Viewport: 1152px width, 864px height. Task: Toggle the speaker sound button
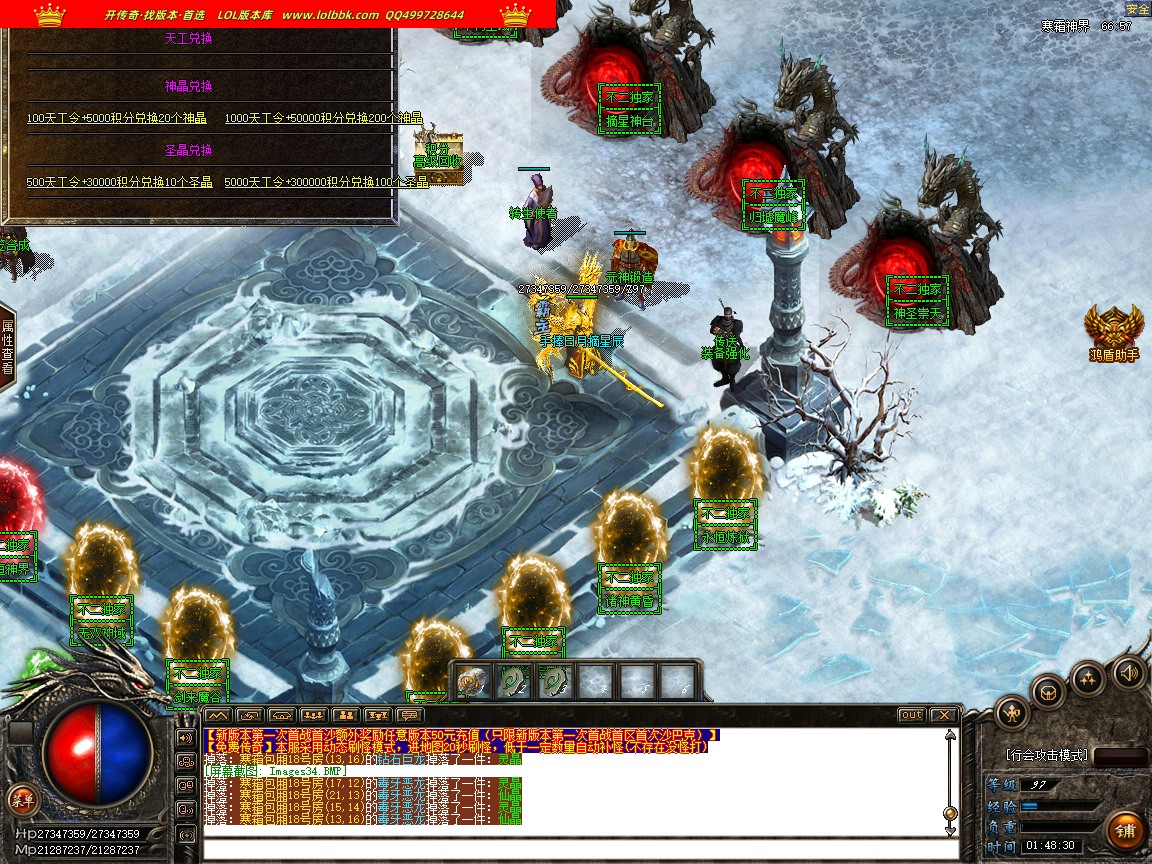1129,671
